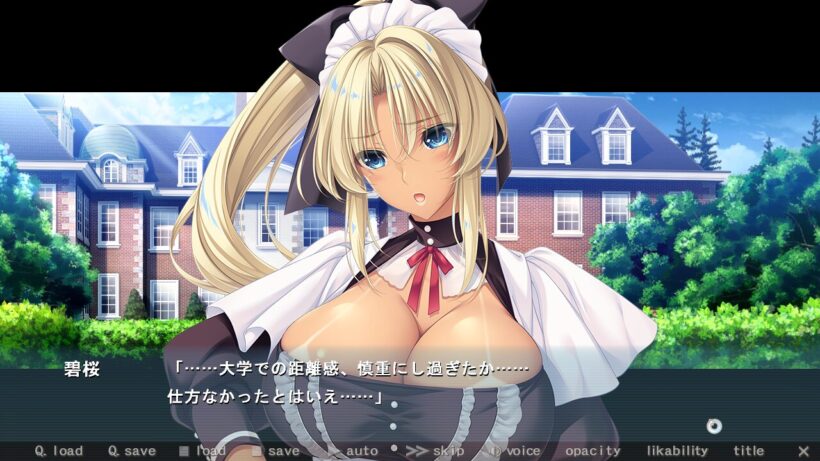This screenshot has height=461, width=820.
Task: Open the opacity setting
Action: pyautogui.click(x=592, y=451)
